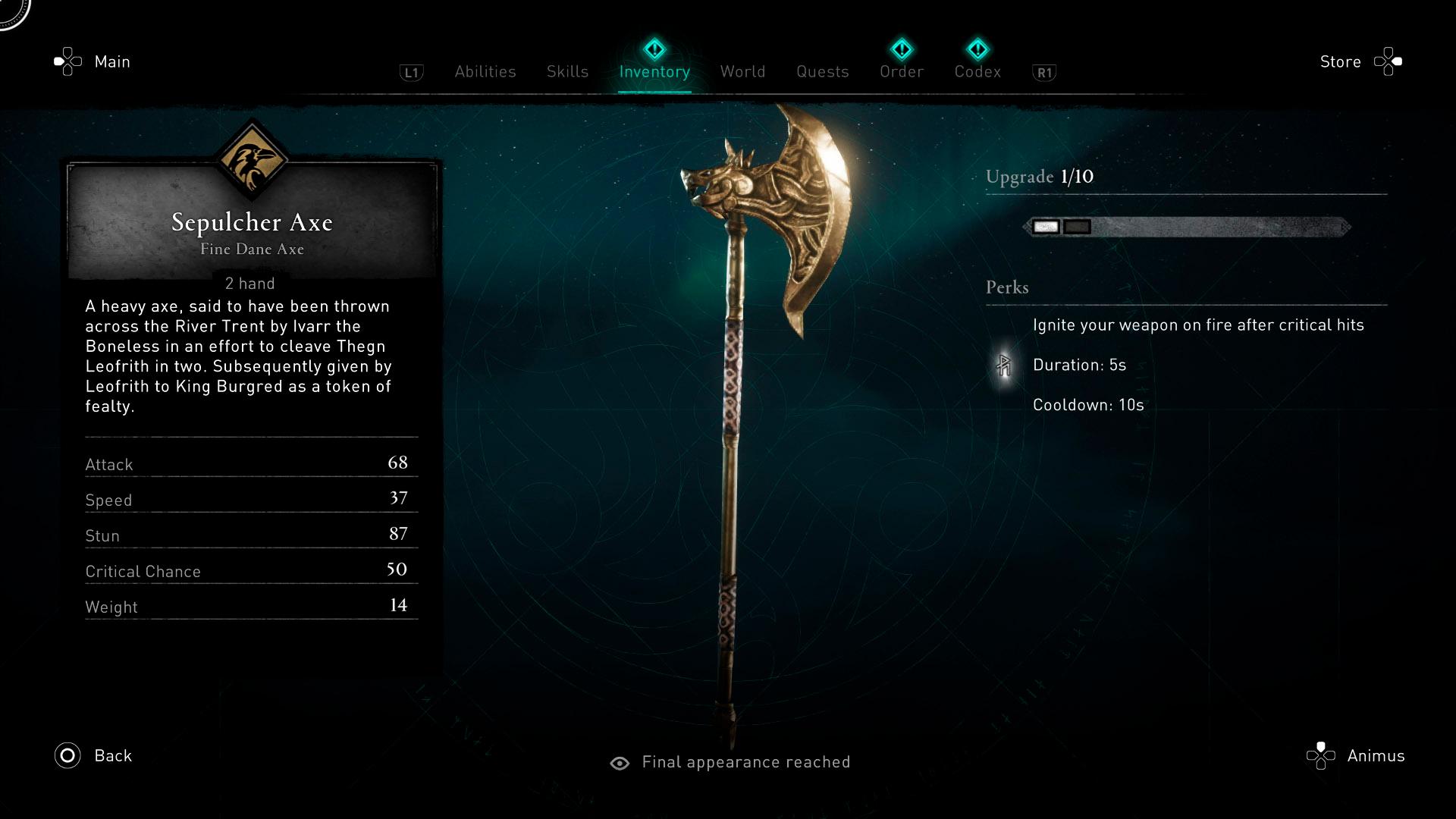The image size is (1456, 819).
Task: Open the Order tab
Action: 902,71
